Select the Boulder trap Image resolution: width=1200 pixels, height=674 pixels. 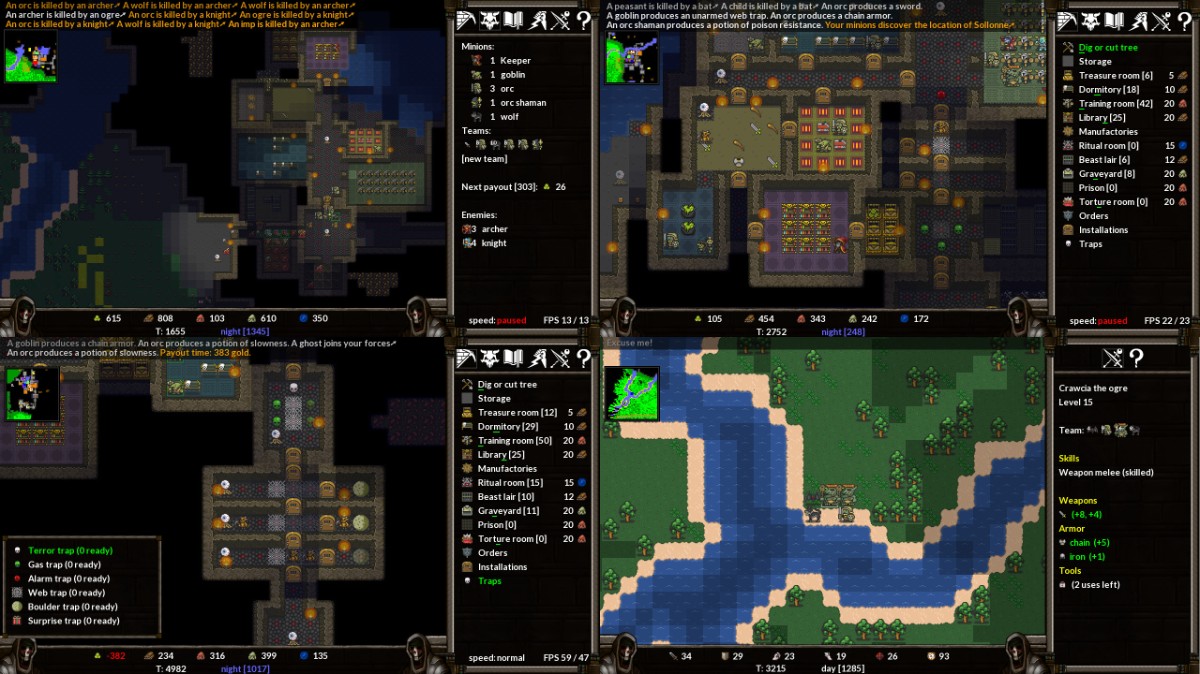point(72,607)
